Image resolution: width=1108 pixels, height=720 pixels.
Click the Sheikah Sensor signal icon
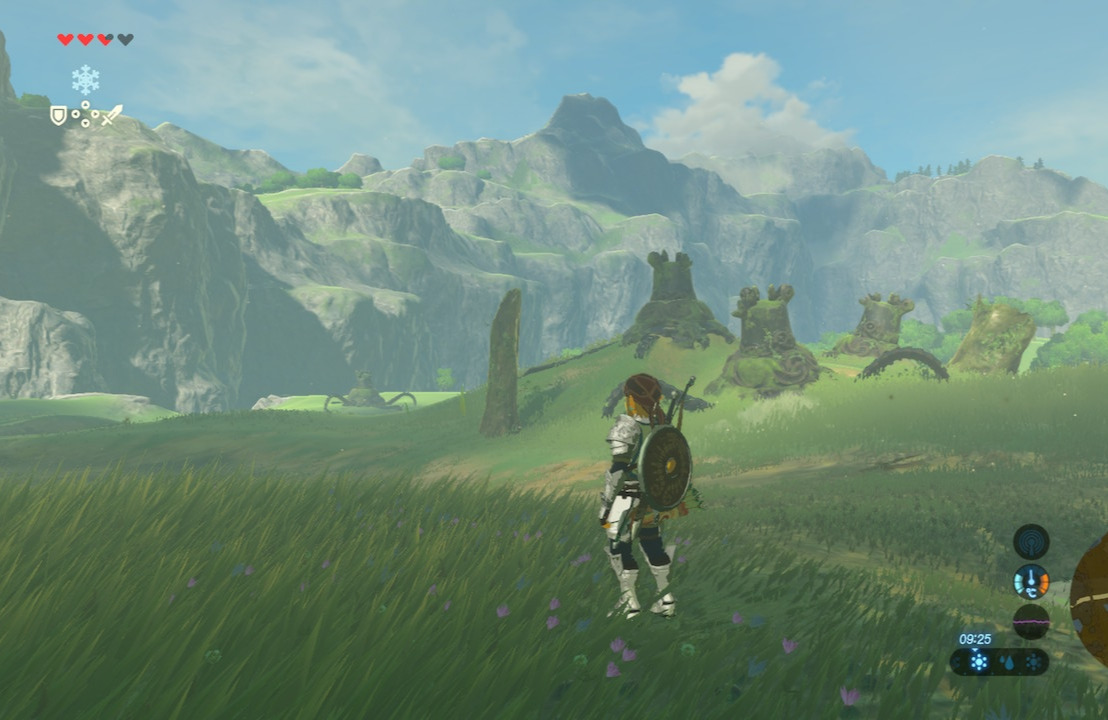pyautogui.click(x=1031, y=541)
